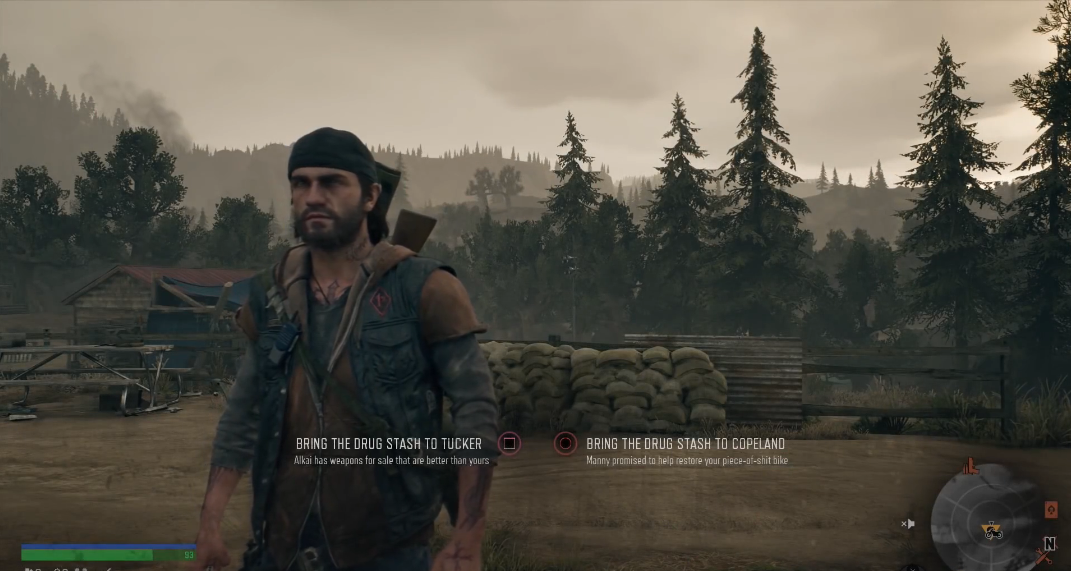Select the motorcycle marker on the minimap
This screenshot has height=571, width=1071.
(994, 530)
